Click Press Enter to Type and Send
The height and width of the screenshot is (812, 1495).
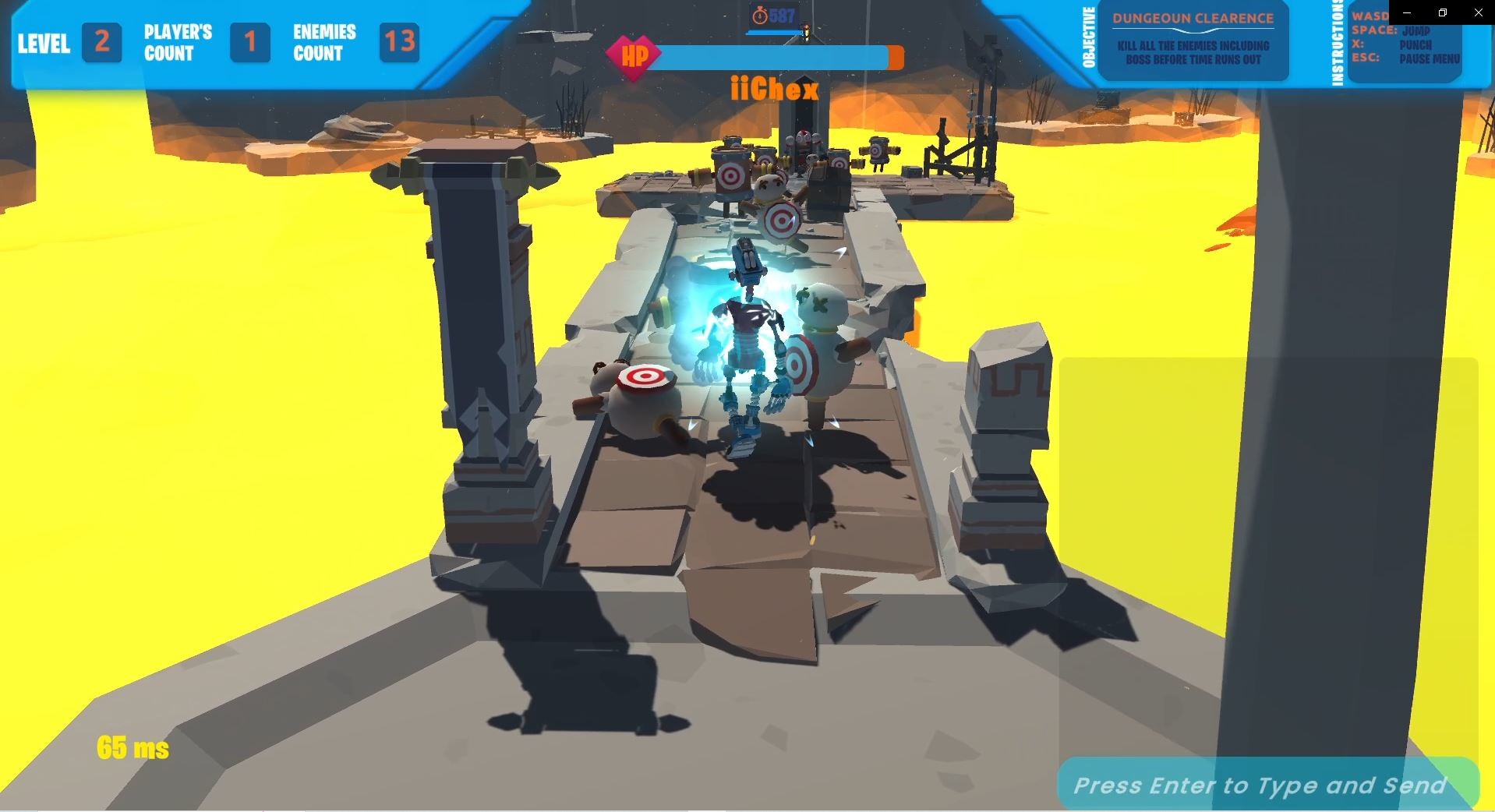click(1259, 786)
